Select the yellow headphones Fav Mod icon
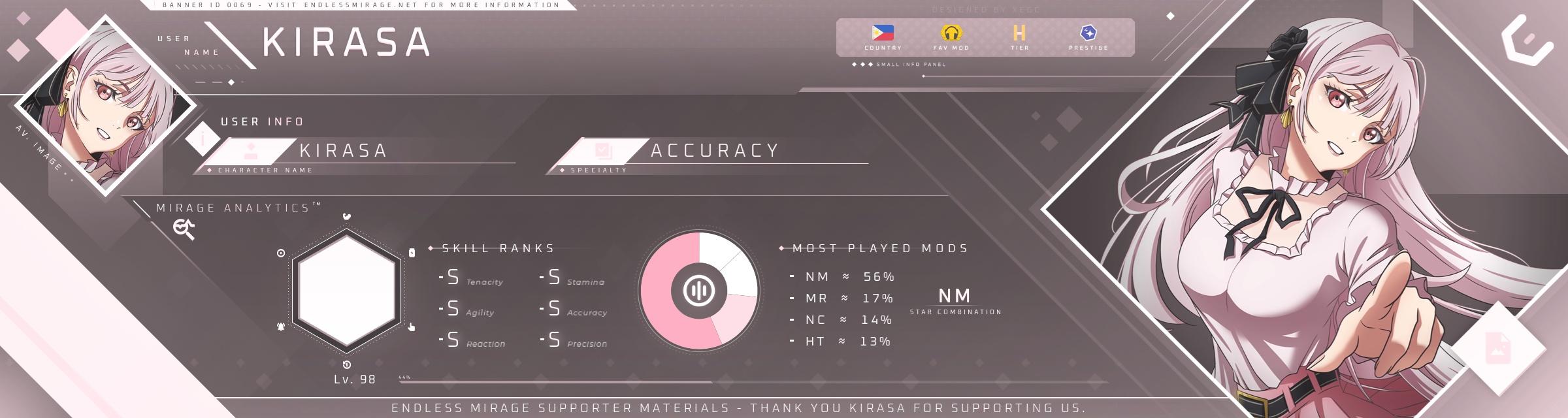Image resolution: width=1568 pixels, height=418 pixels. (951, 33)
